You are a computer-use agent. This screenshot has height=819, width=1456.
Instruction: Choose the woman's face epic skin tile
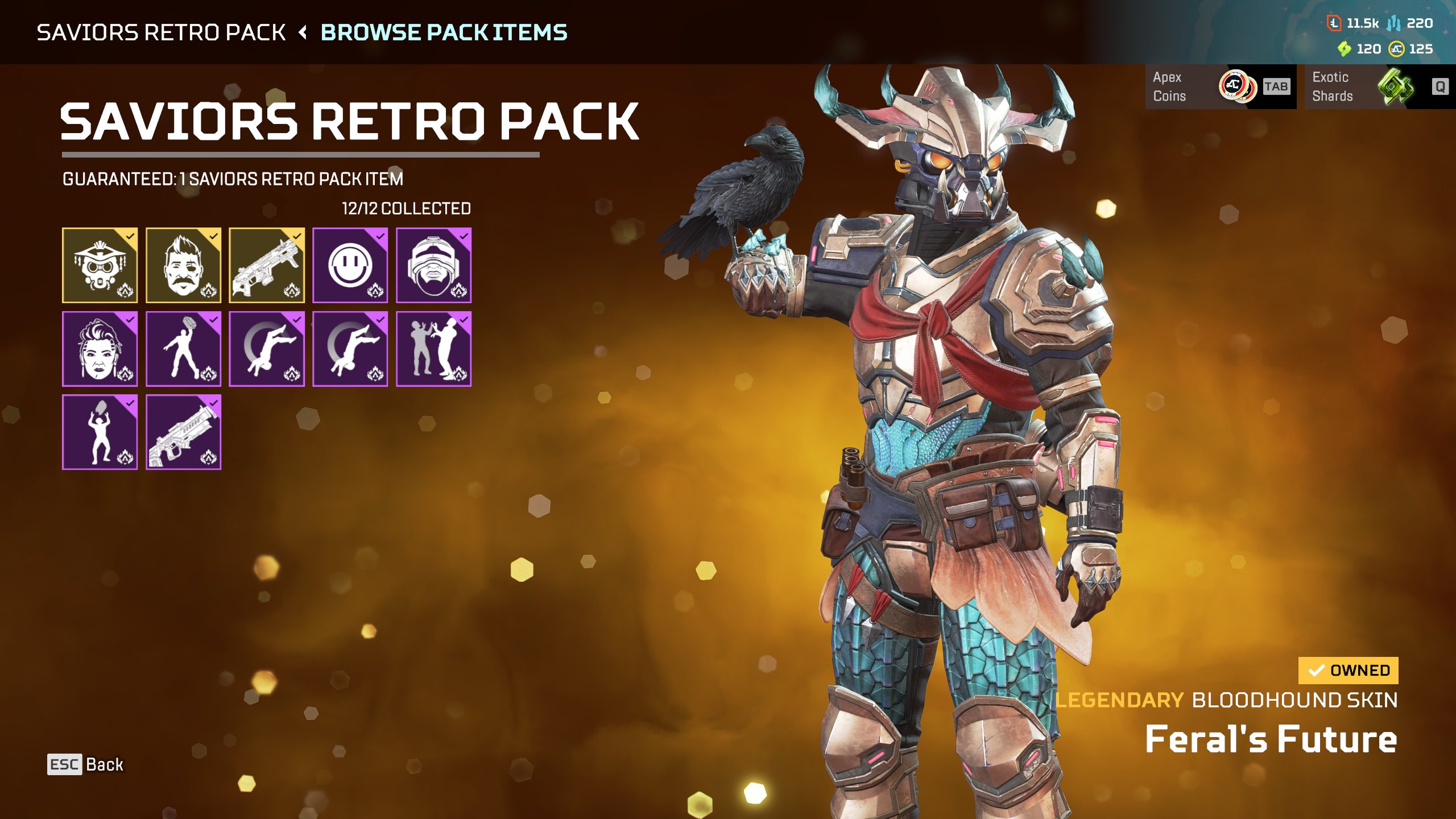coord(100,349)
